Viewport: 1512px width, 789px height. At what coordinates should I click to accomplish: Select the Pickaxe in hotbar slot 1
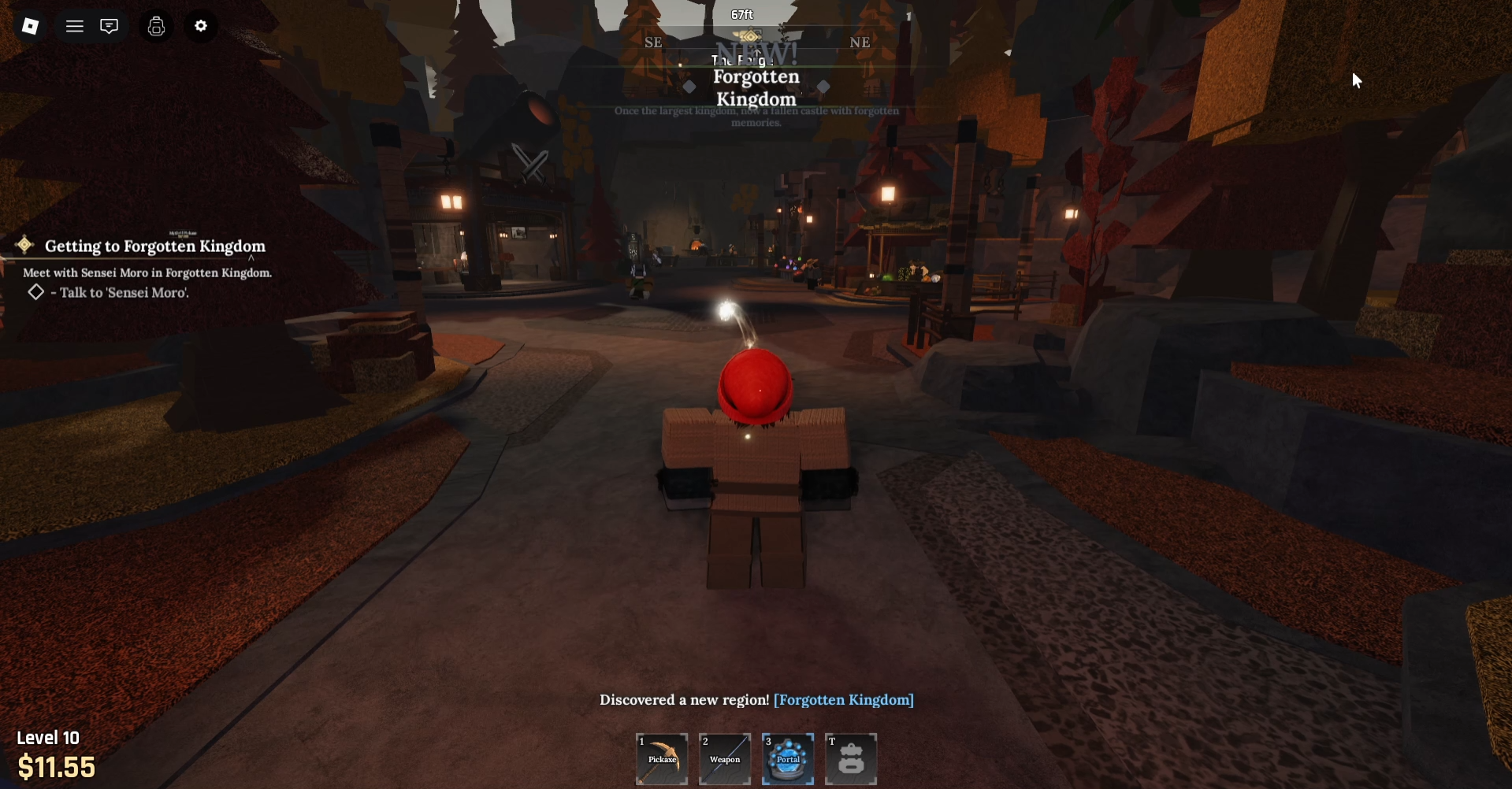click(x=661, y=758)
